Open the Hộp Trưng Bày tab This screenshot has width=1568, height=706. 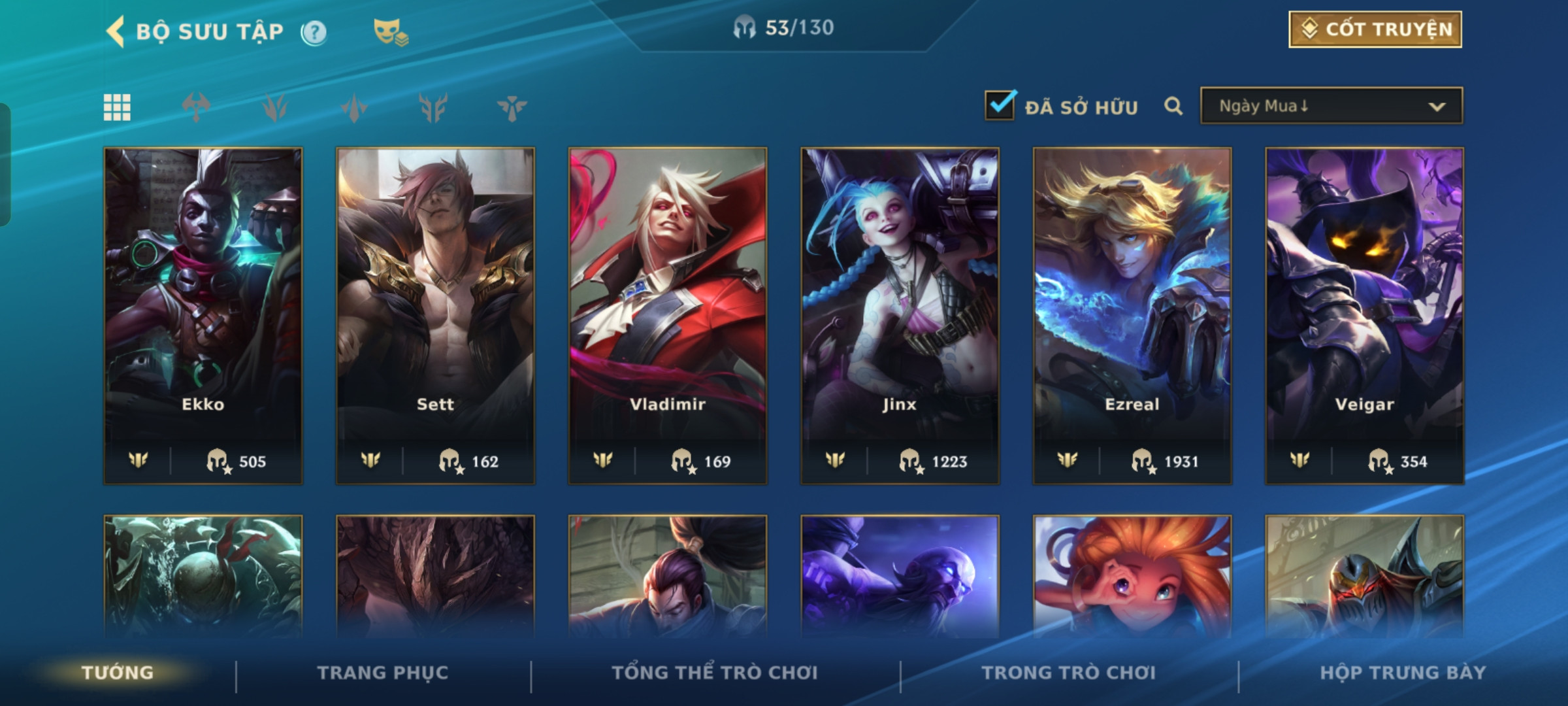coord(1403,673)
